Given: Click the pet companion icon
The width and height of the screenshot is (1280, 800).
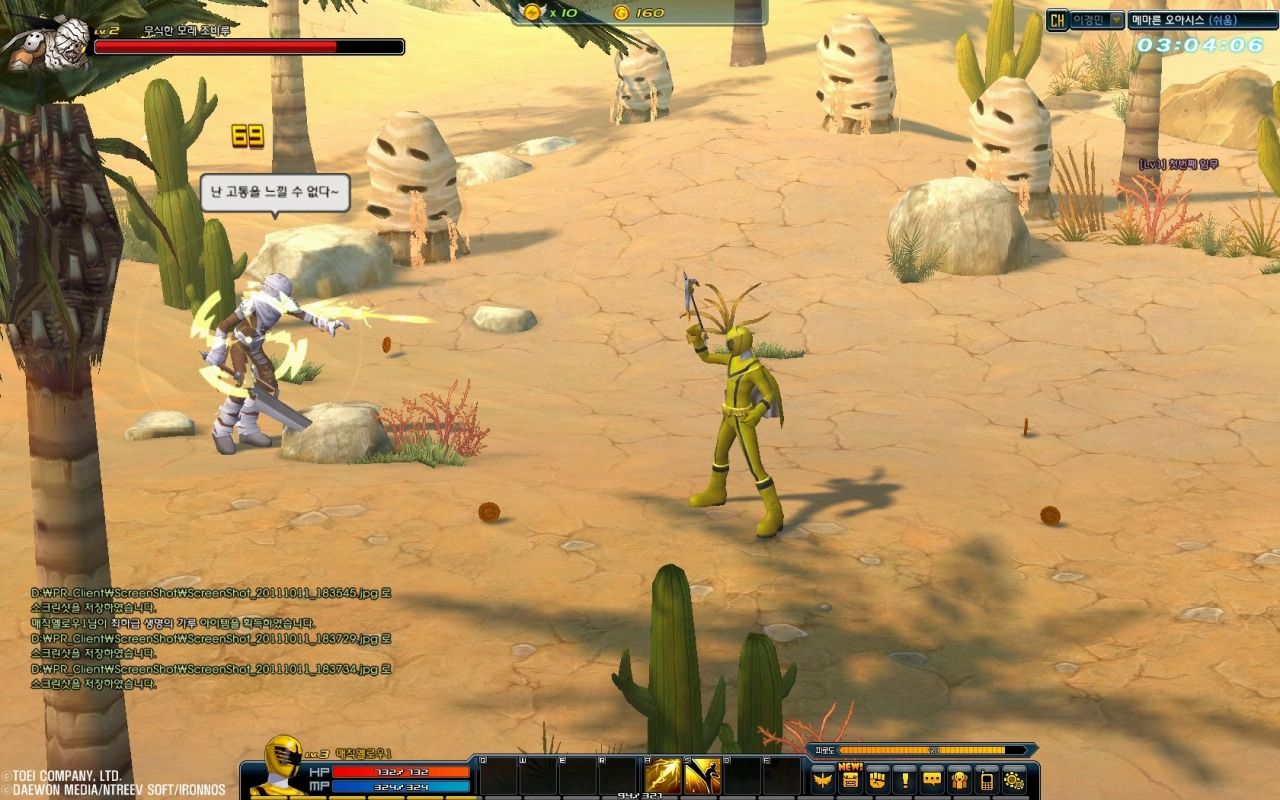Looking at the screenshot, I should point(960,778).
